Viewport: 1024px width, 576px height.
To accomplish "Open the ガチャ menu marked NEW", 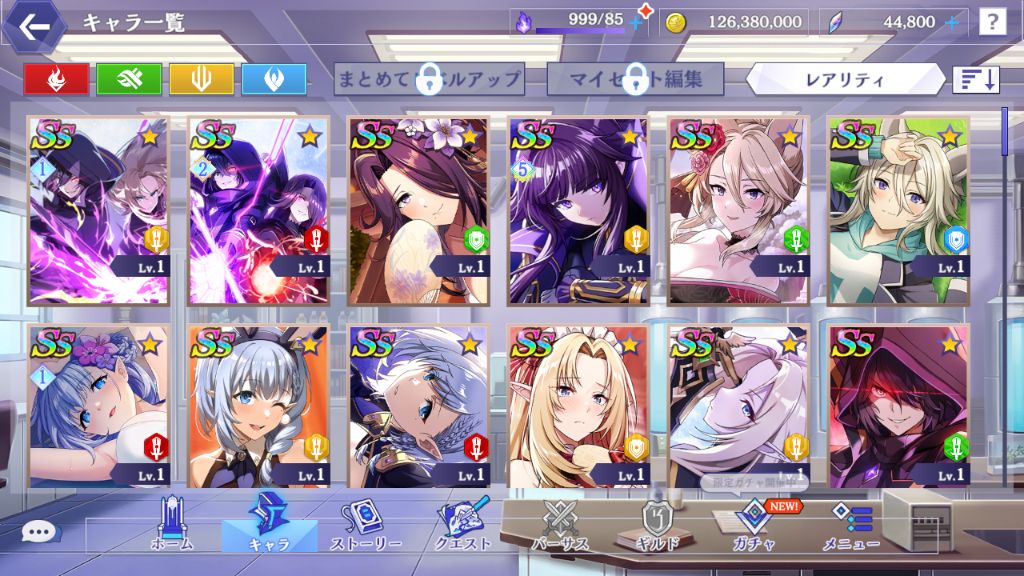I will 752,525.
